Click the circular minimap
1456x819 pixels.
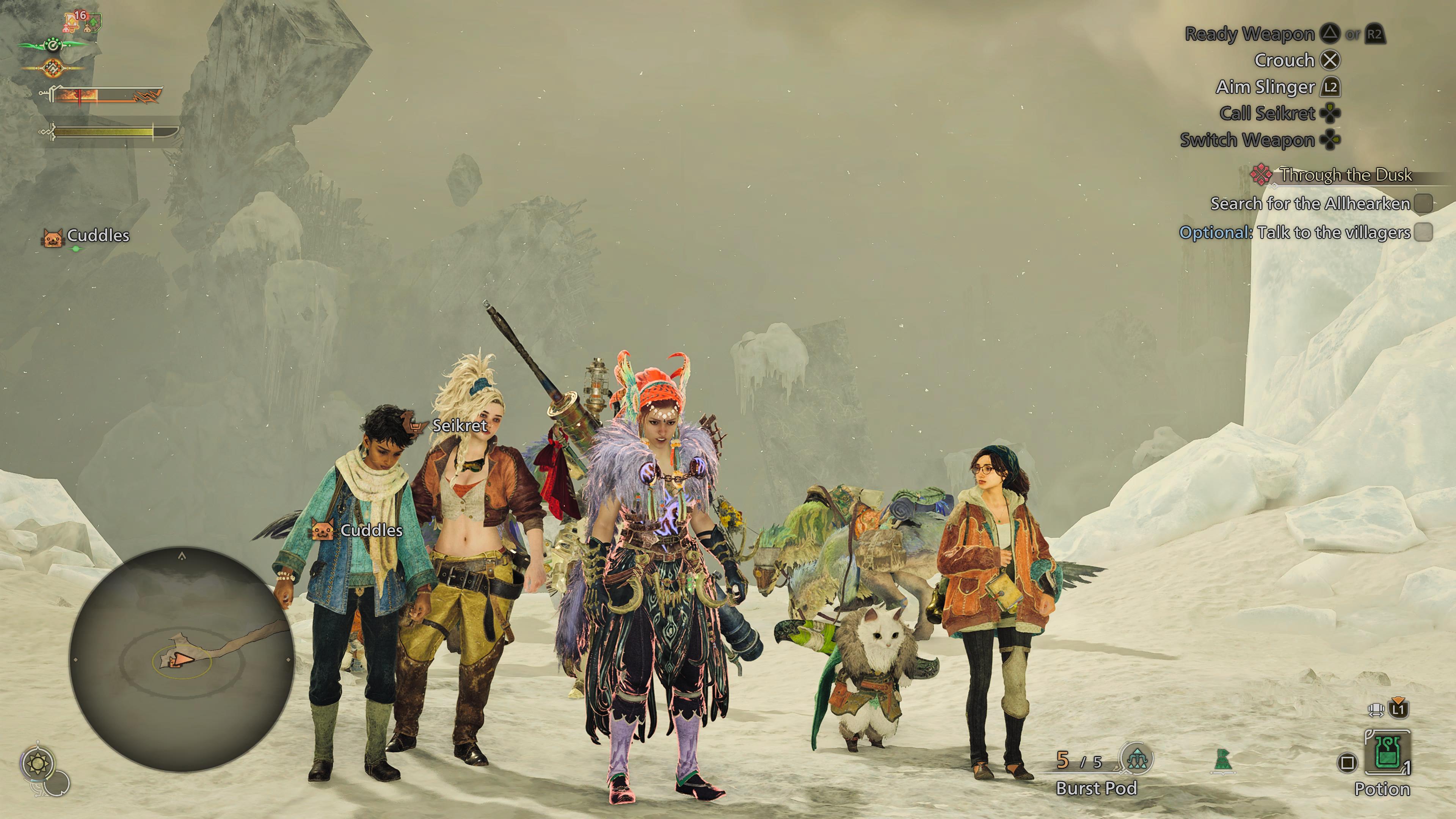[x=182, y=659]
